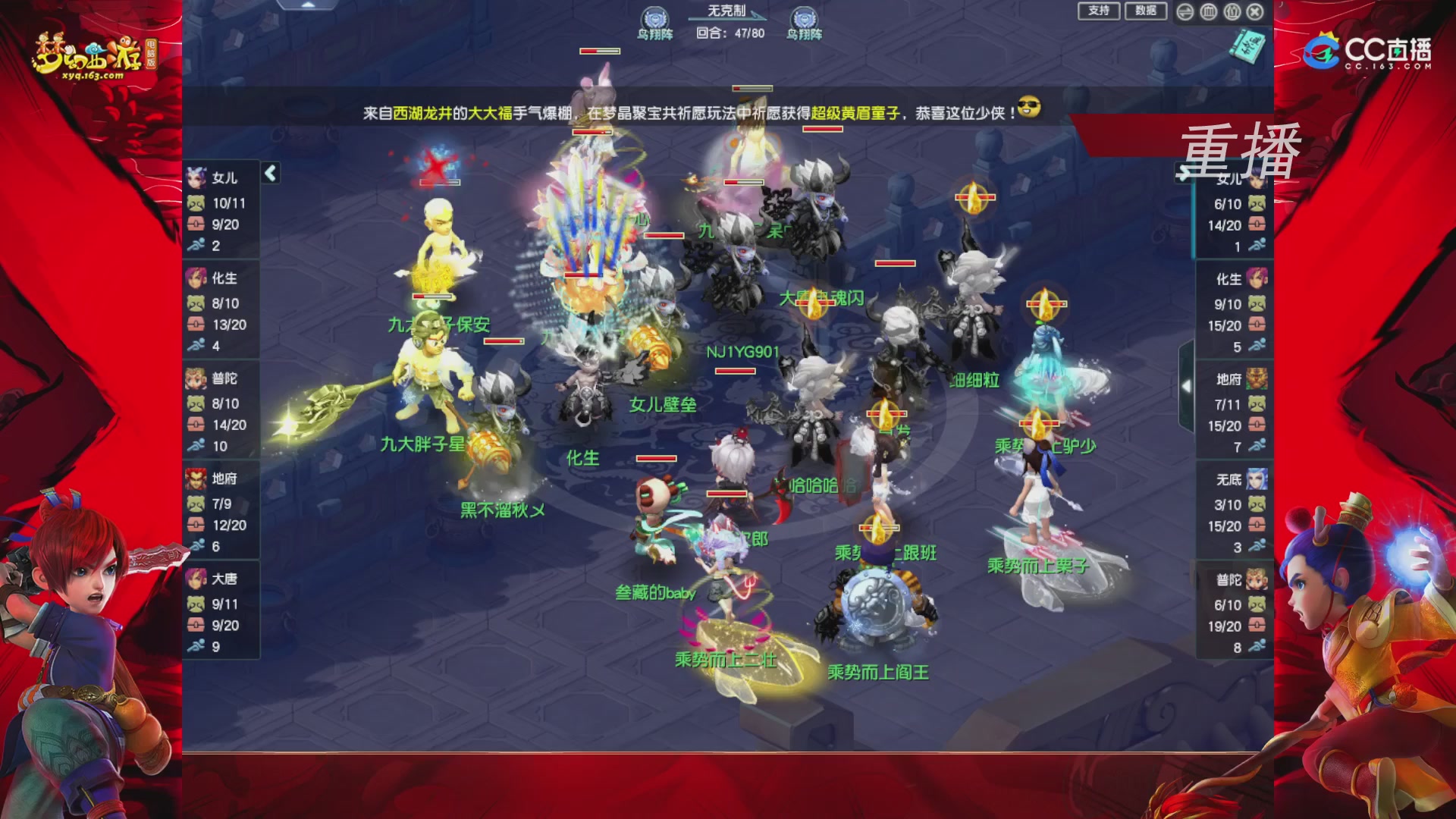Switch to the 数据 tab
The image size is (1456, 819).
(x=1147, y=11)
